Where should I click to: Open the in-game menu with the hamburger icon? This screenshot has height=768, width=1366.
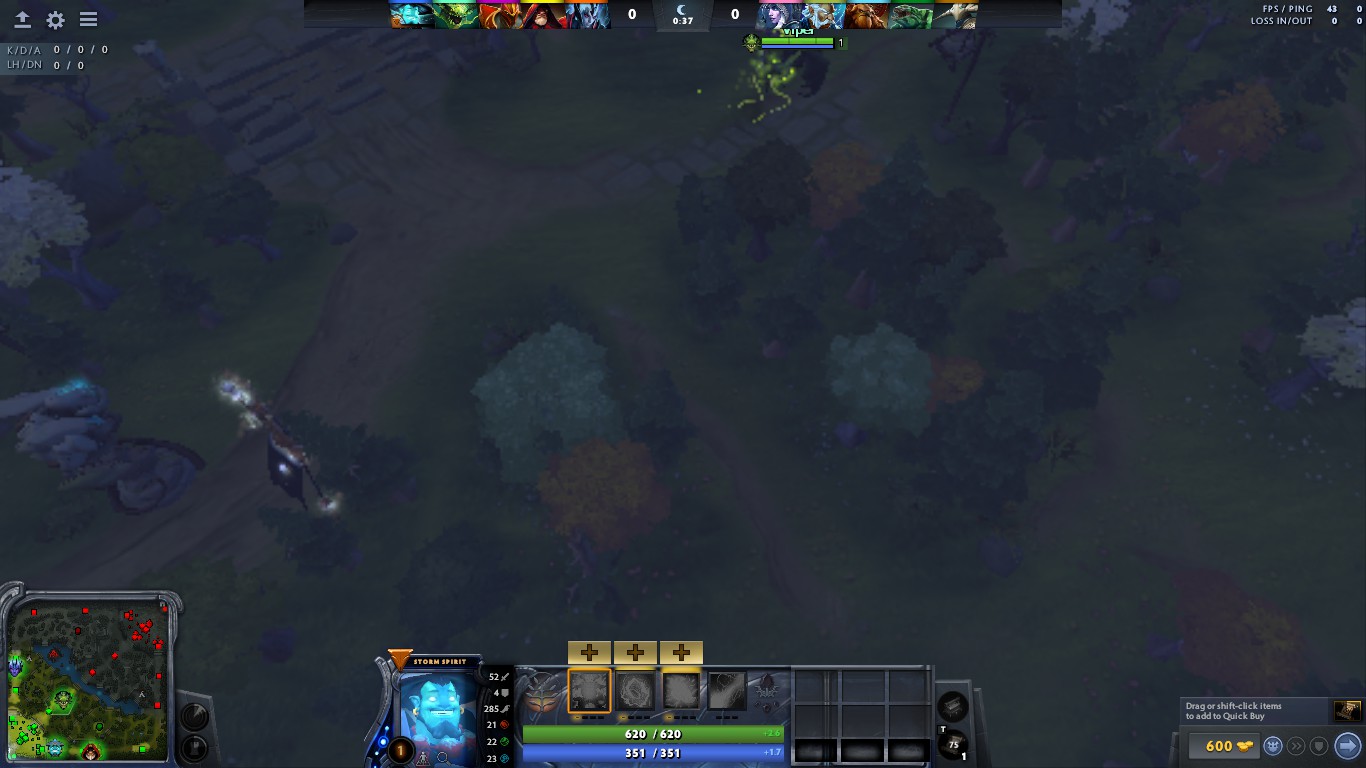(x=88, y=19)
